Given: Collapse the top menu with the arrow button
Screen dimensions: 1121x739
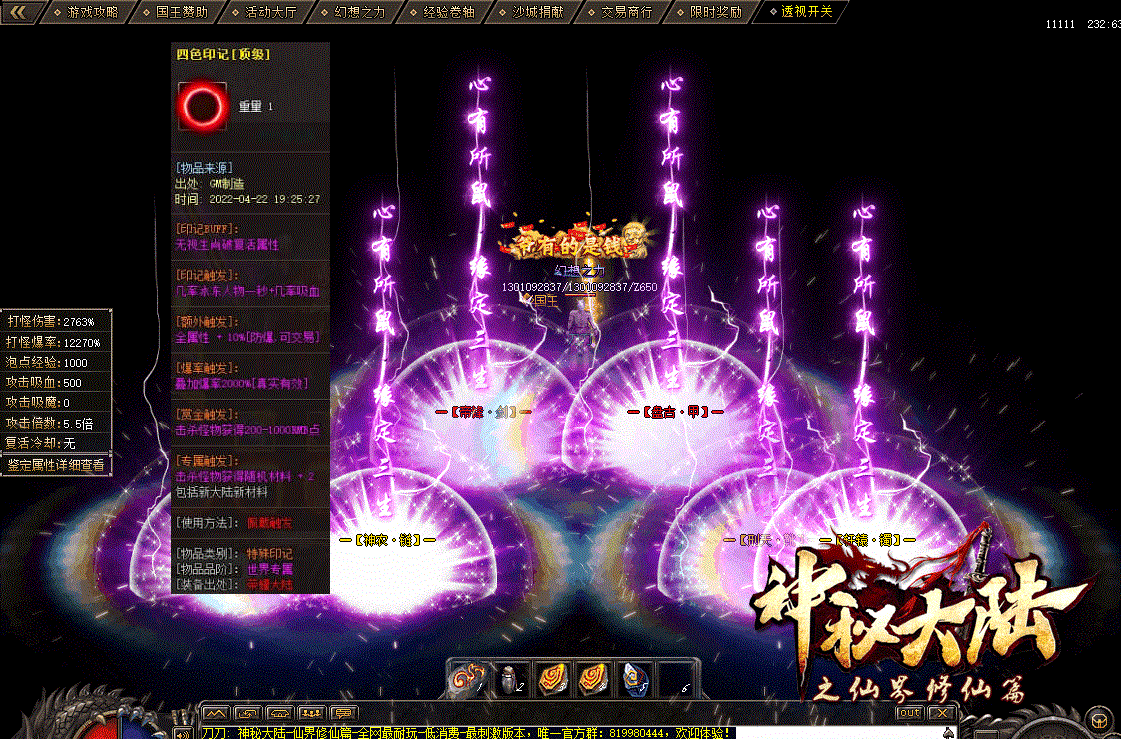Looking at the screenshot, I should click(20, 12).
